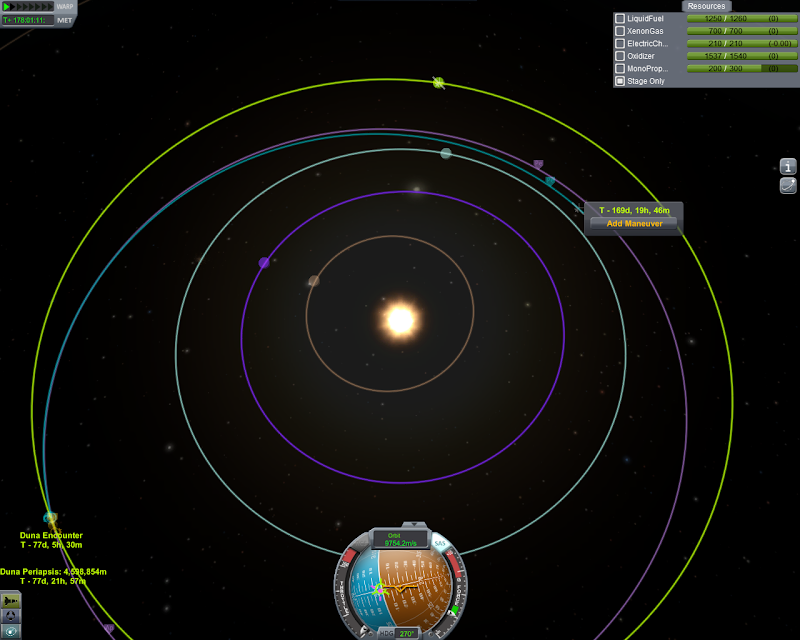Toggle the LiquidFuel resource checkbox
Image resolution: width=800 pixels, height=640 pixels.
(x=620, y=18)
